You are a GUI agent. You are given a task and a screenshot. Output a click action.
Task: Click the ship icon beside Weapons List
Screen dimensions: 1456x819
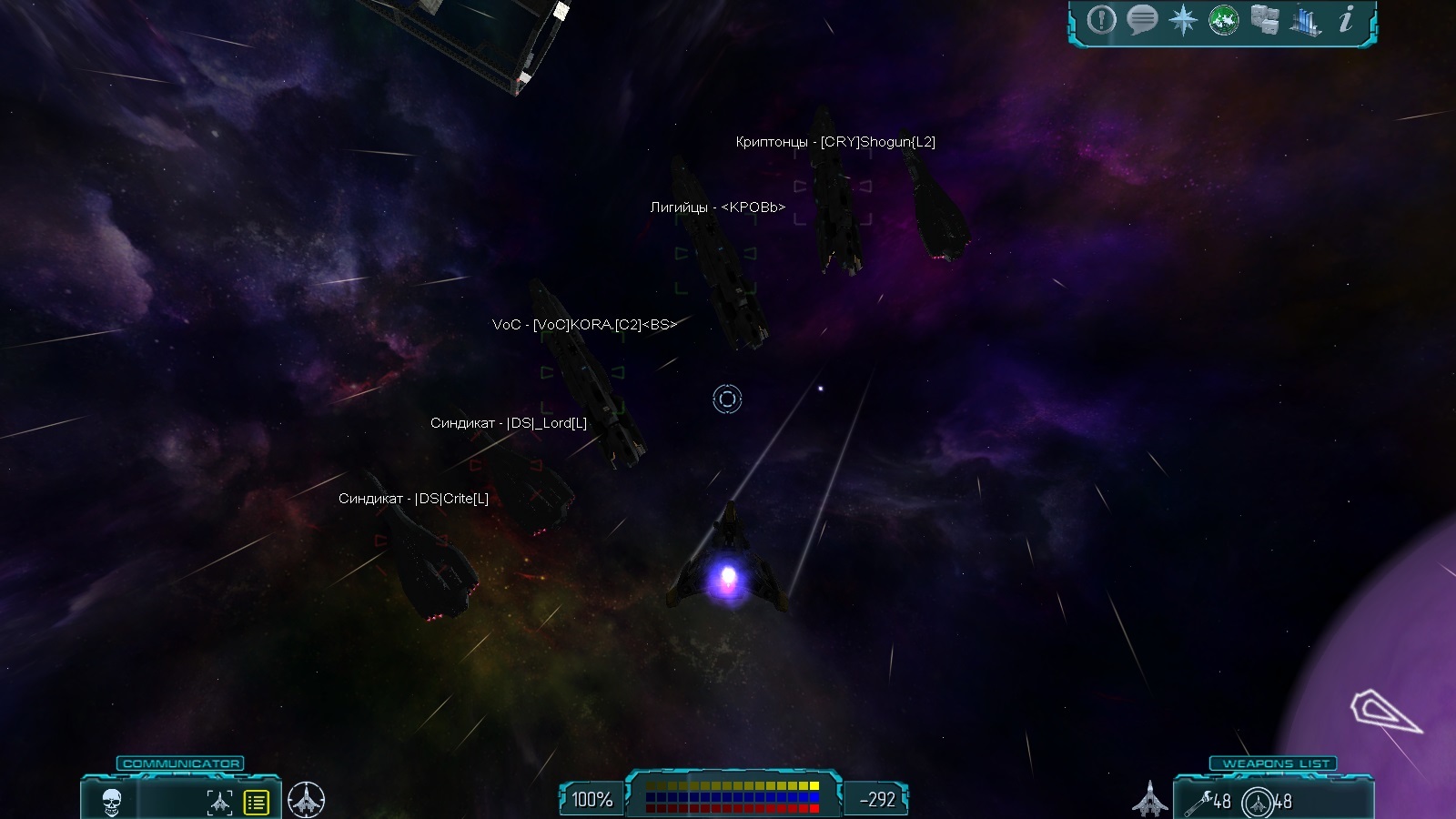tap(1149, 799)
